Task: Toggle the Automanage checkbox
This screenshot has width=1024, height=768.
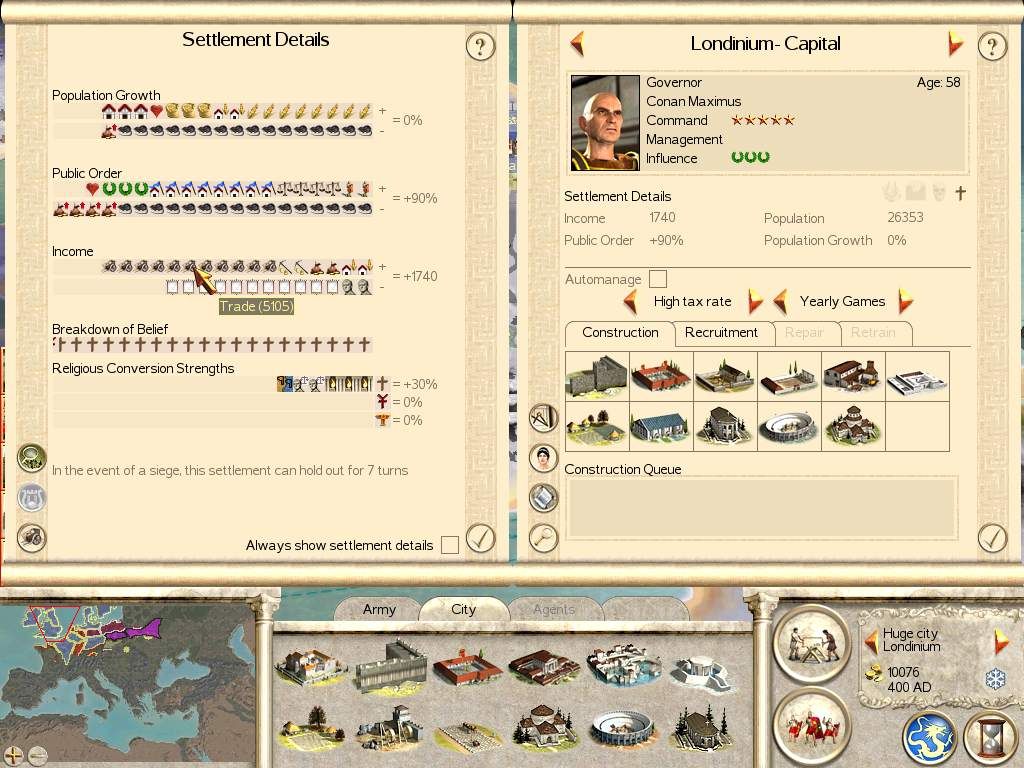Action: pyautogui.click(x=658, y=279)
